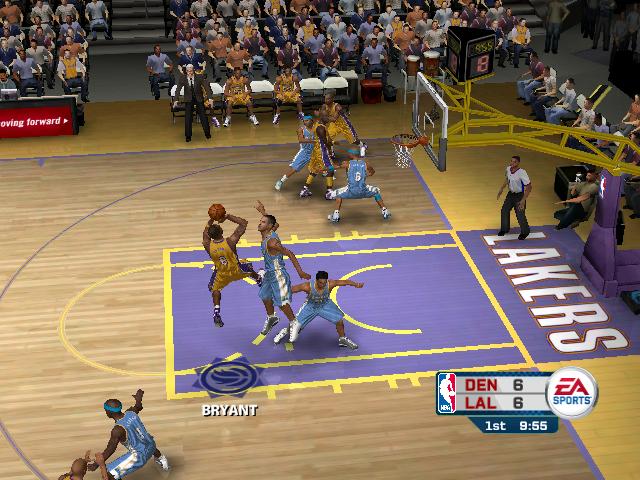
Task: Click the BRYANT player name indicator
Action: pyautogui.click(x=229, y=410)
